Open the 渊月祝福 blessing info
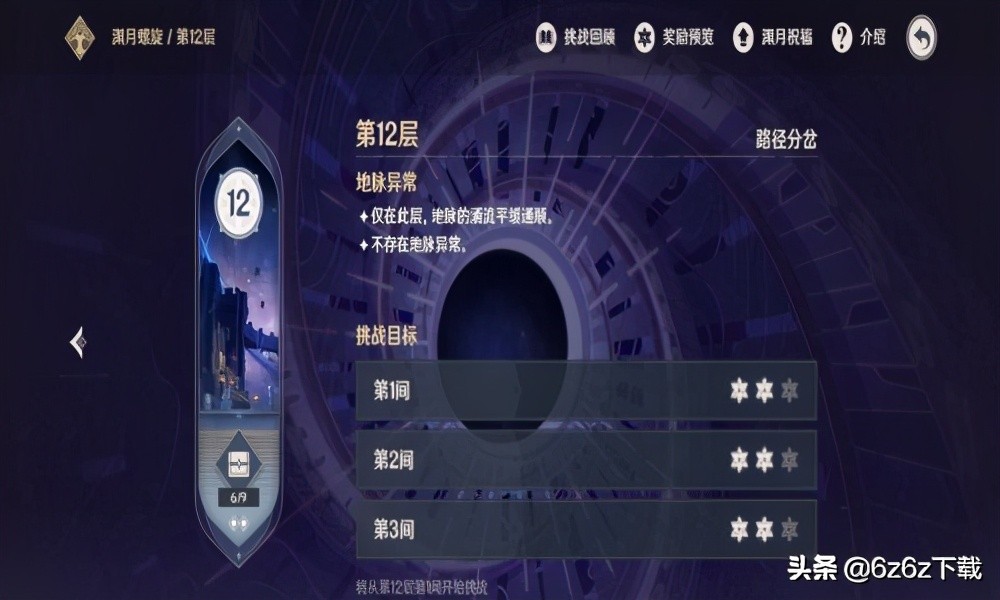 772,38
